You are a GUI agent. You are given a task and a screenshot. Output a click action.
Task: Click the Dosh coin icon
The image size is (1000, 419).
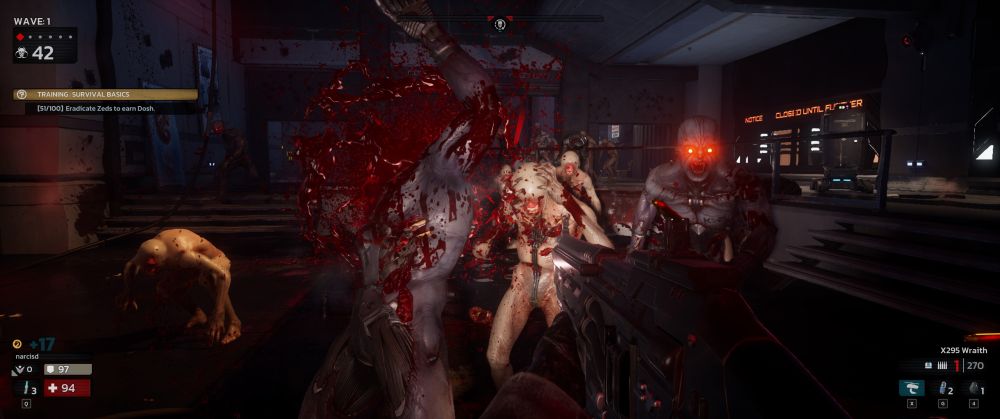(17, 344)
